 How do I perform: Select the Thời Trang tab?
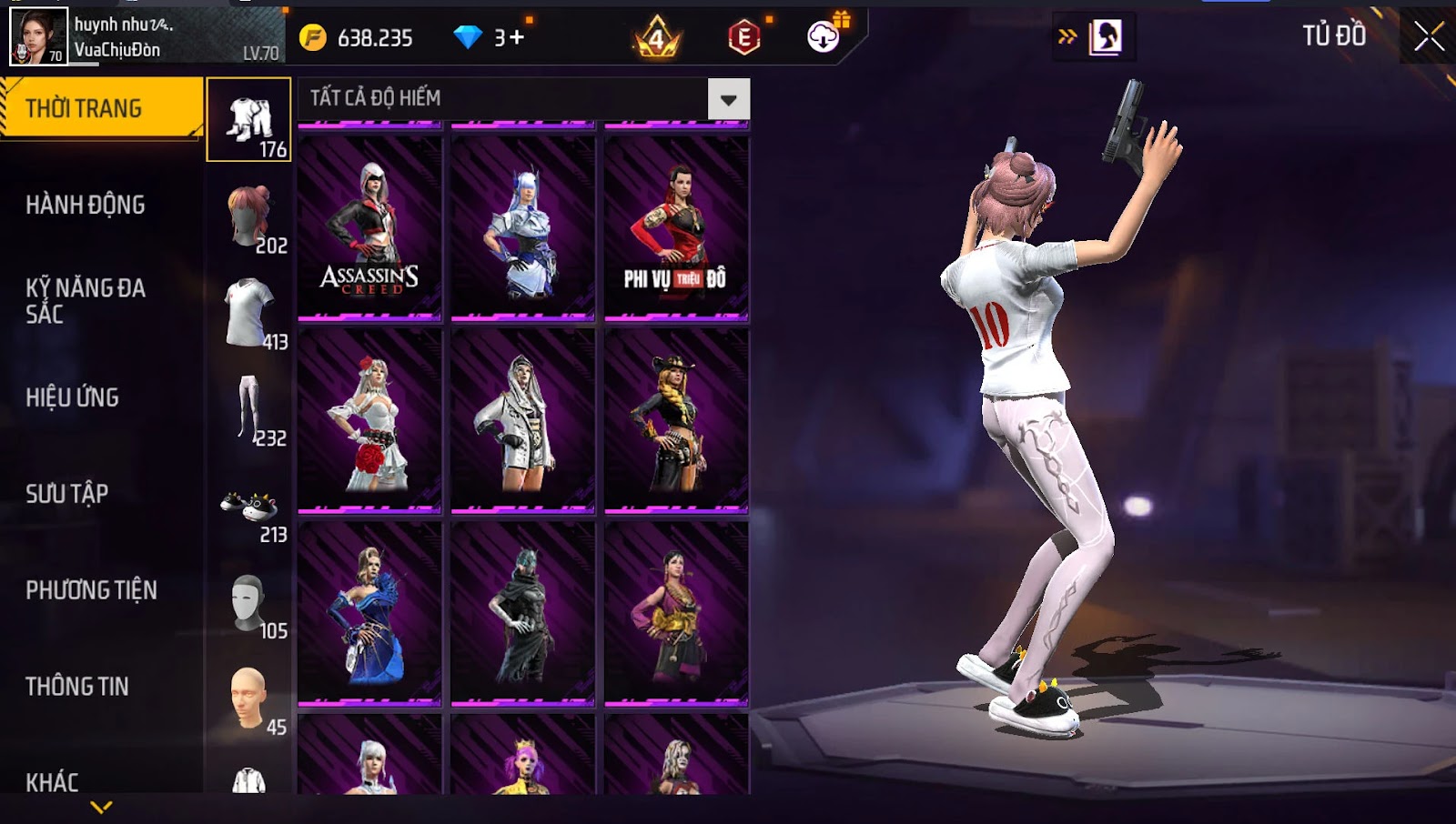point(101,108)
